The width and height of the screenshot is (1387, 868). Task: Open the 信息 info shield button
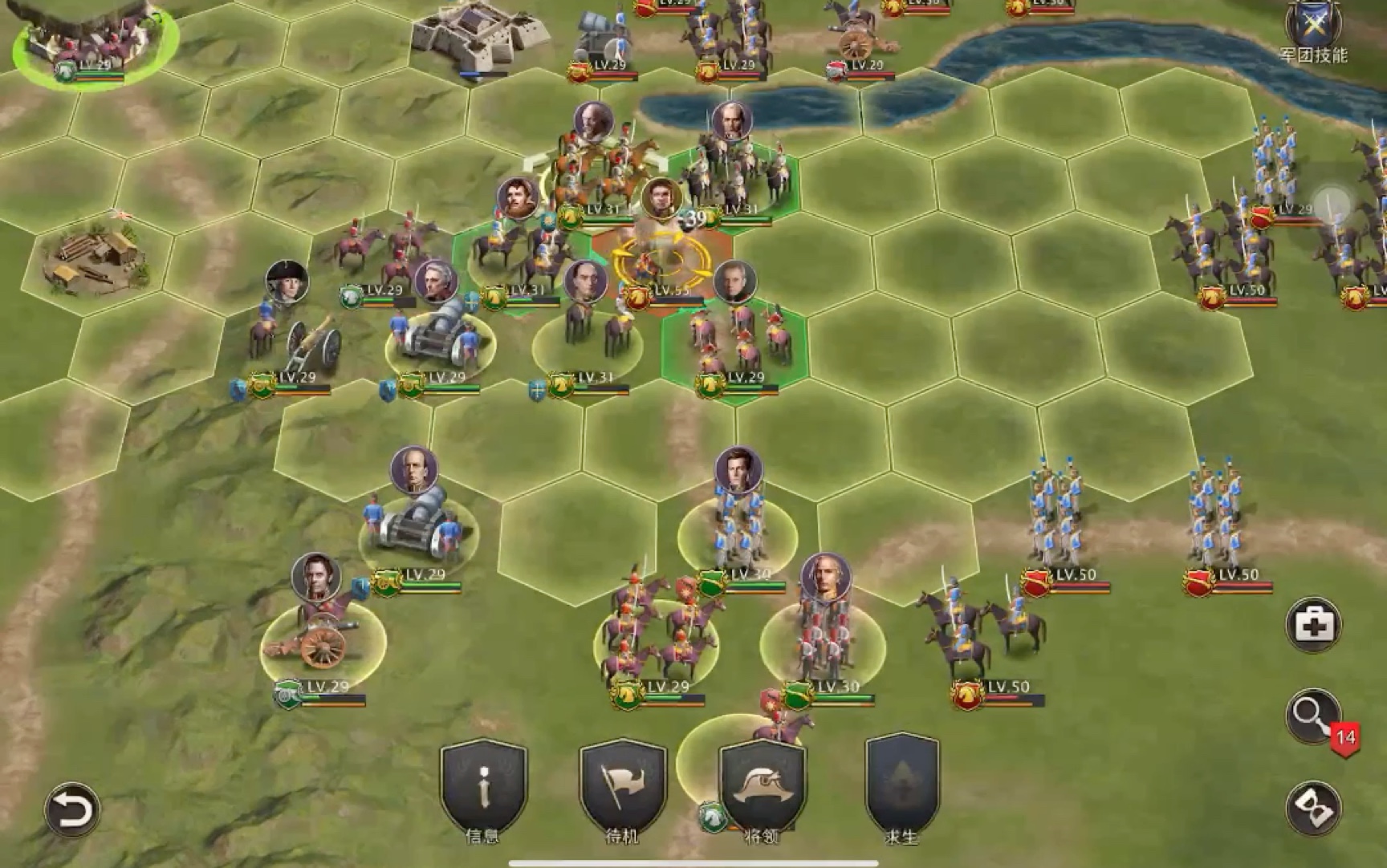tap(483, 787)
